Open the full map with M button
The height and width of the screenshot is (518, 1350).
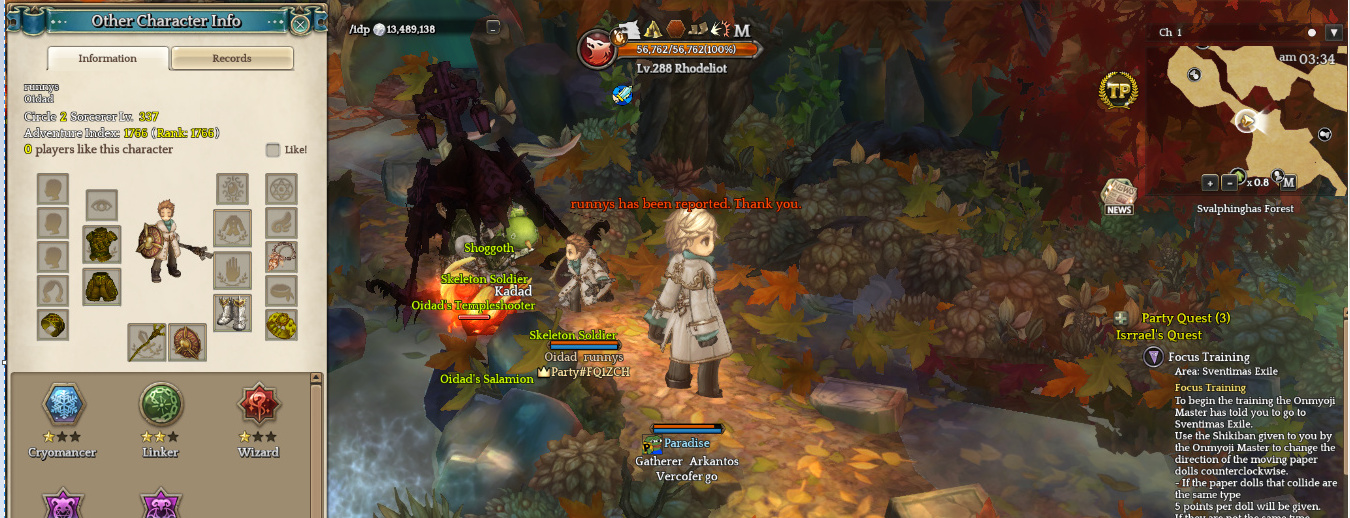point(1289,182)
